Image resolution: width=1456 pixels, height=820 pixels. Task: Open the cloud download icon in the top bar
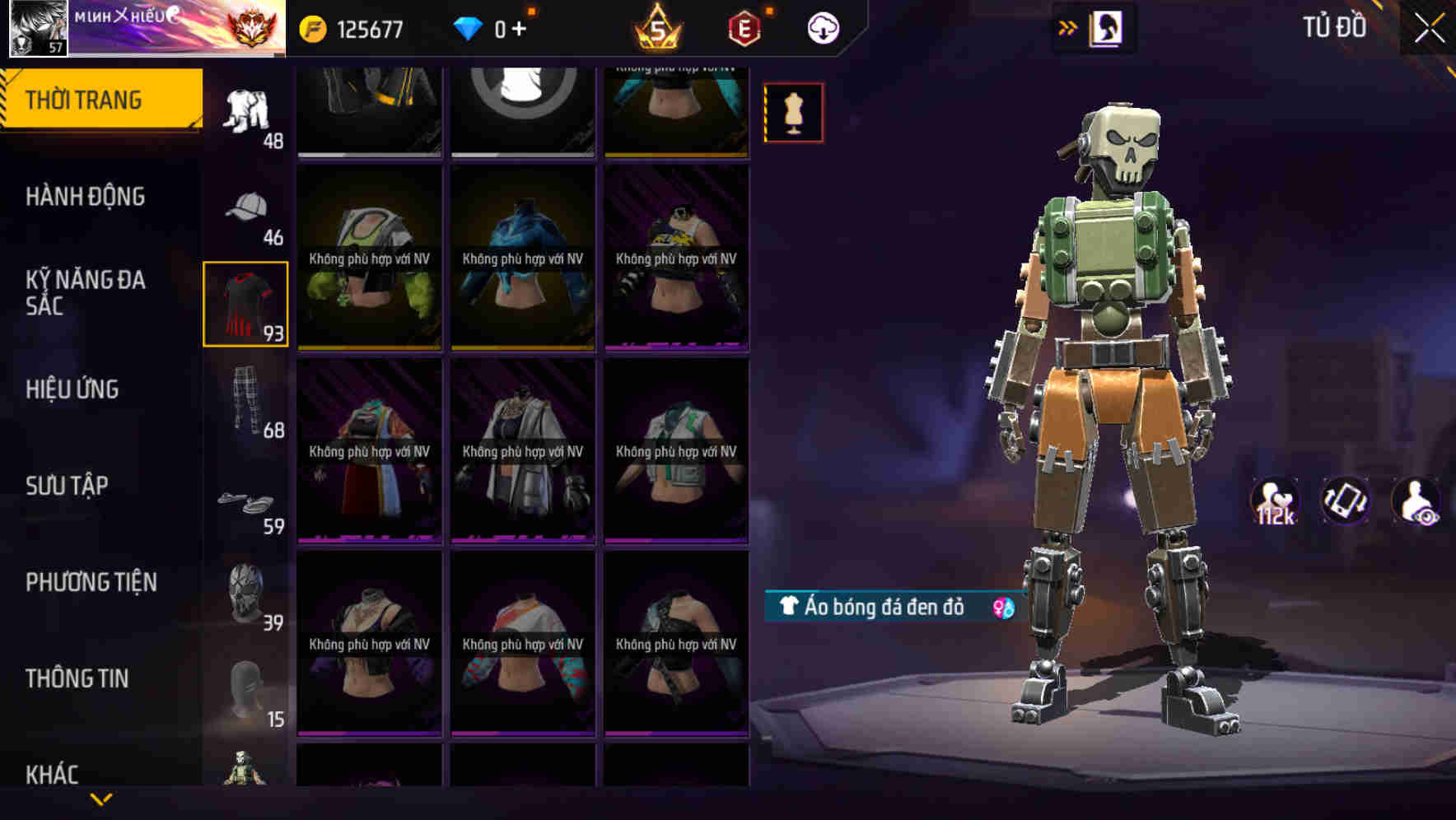pos(821,27)
